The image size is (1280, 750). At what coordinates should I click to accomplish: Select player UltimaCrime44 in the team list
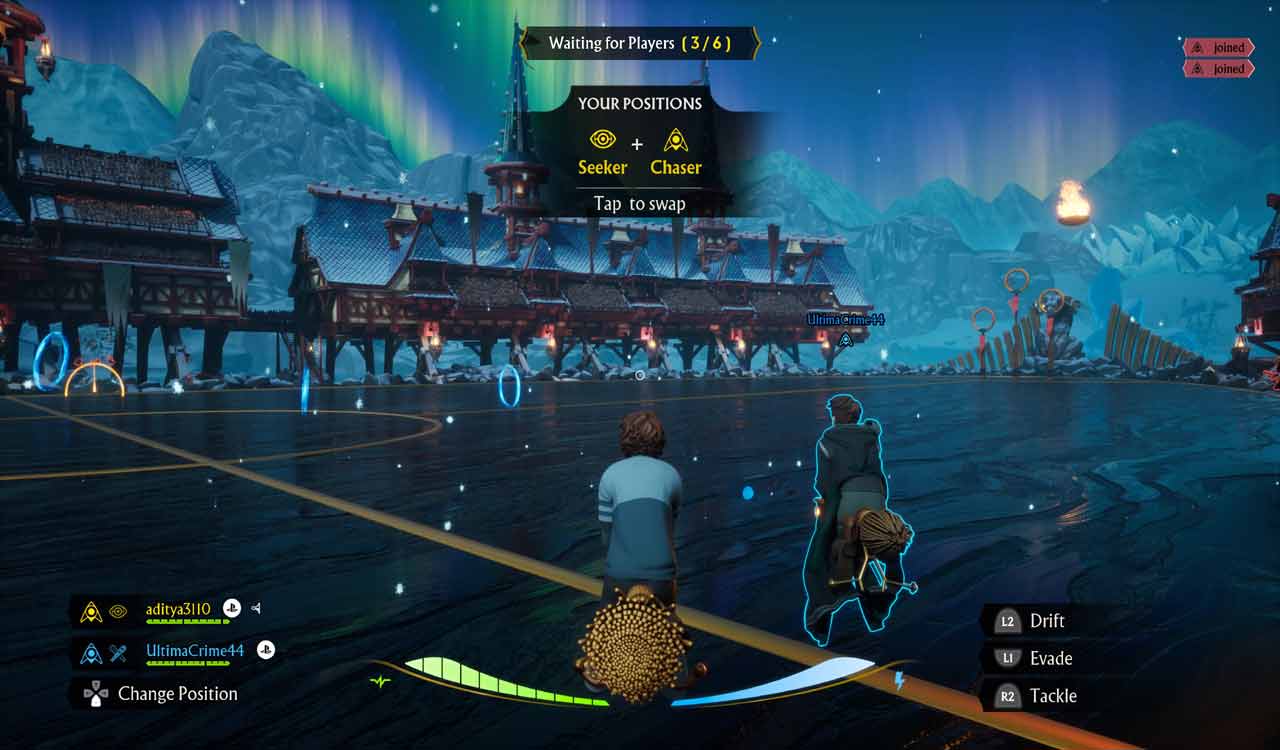pos(195,651)
